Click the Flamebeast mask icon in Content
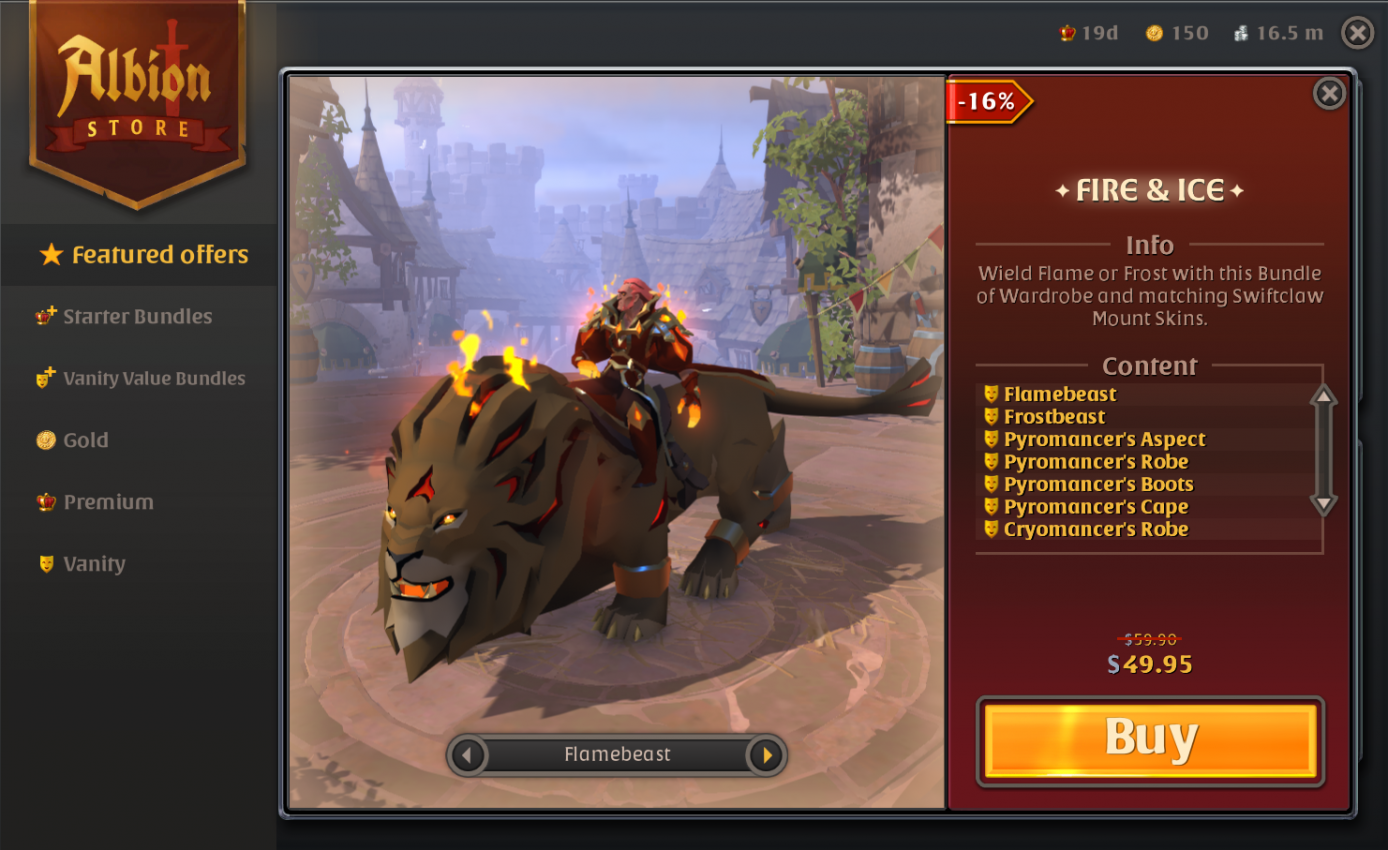Viewport: 1388px width, 850px height. coord(989,394)
